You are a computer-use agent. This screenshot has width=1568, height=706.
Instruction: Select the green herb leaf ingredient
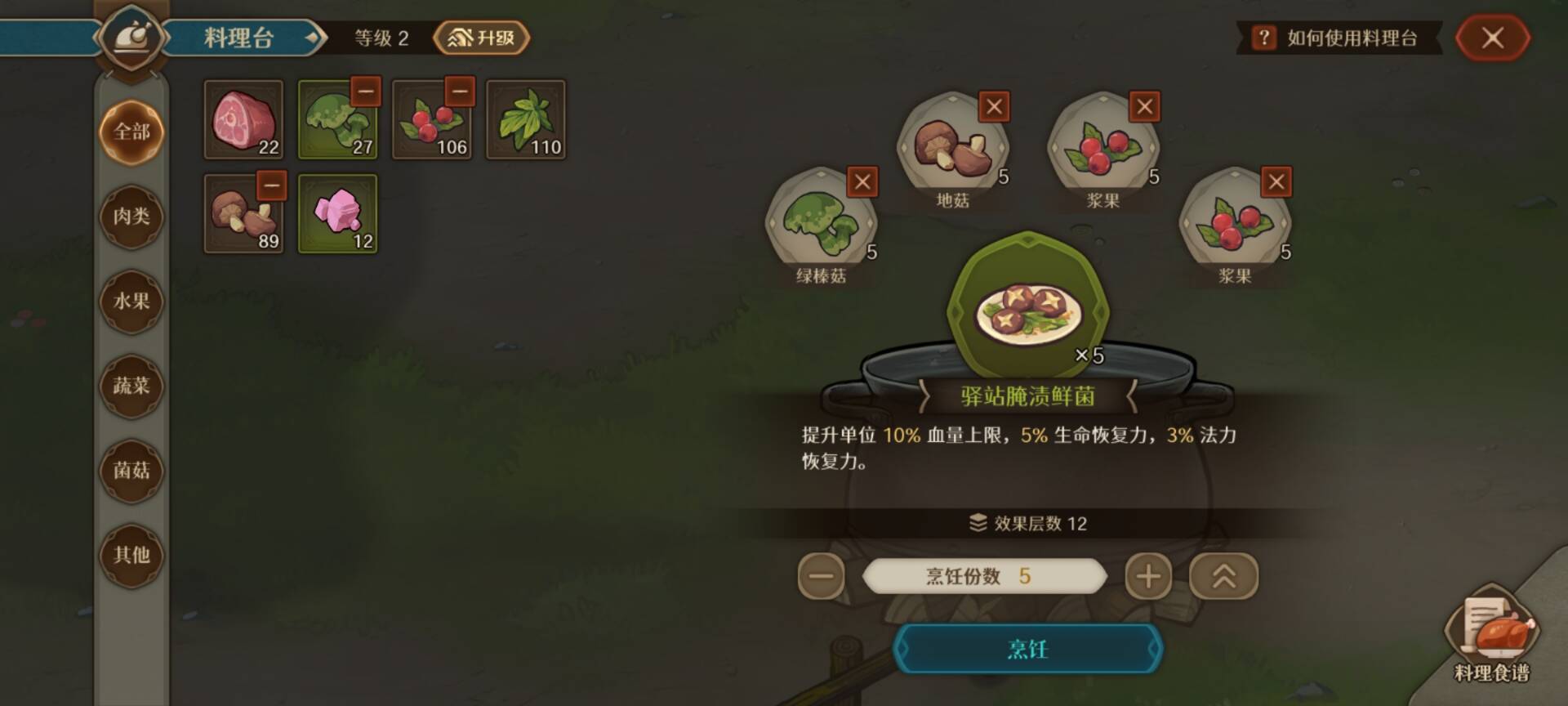pyautogui.click(x=526, y=121)
